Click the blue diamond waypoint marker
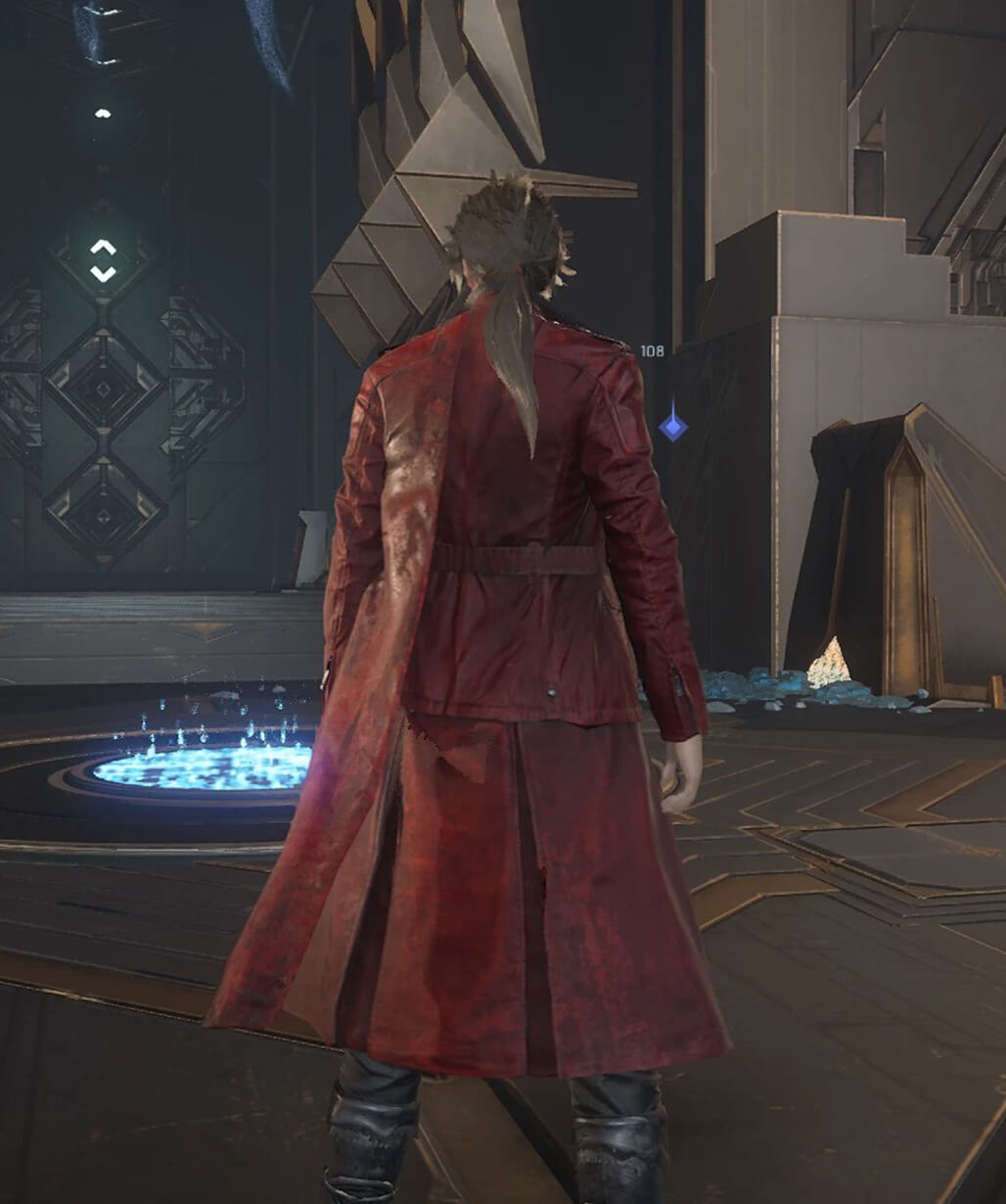Image resolution: width=1006 pixels, height=1204 pixels. coord(672,426)
